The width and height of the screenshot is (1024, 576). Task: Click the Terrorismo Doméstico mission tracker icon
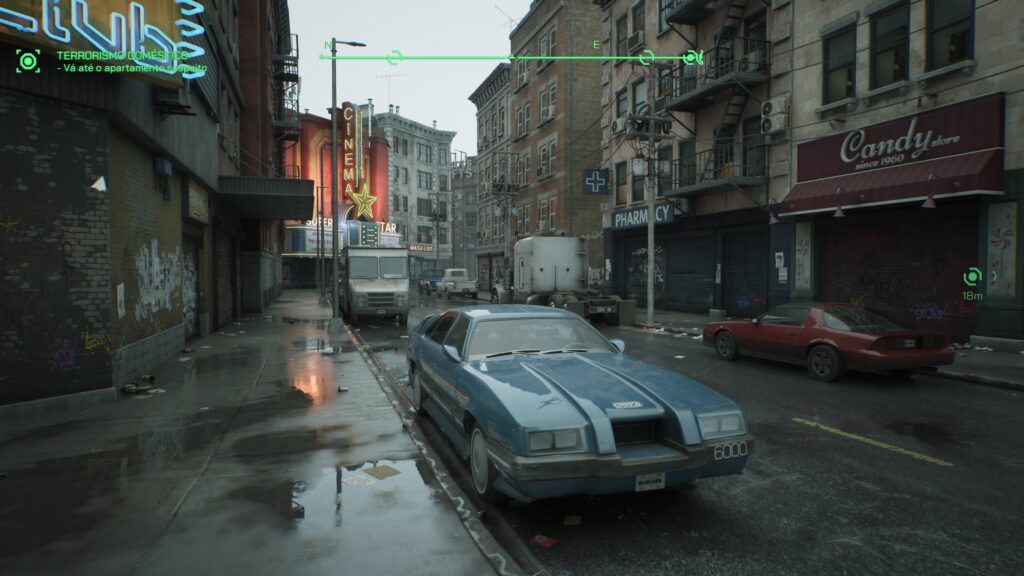[28, 61]
